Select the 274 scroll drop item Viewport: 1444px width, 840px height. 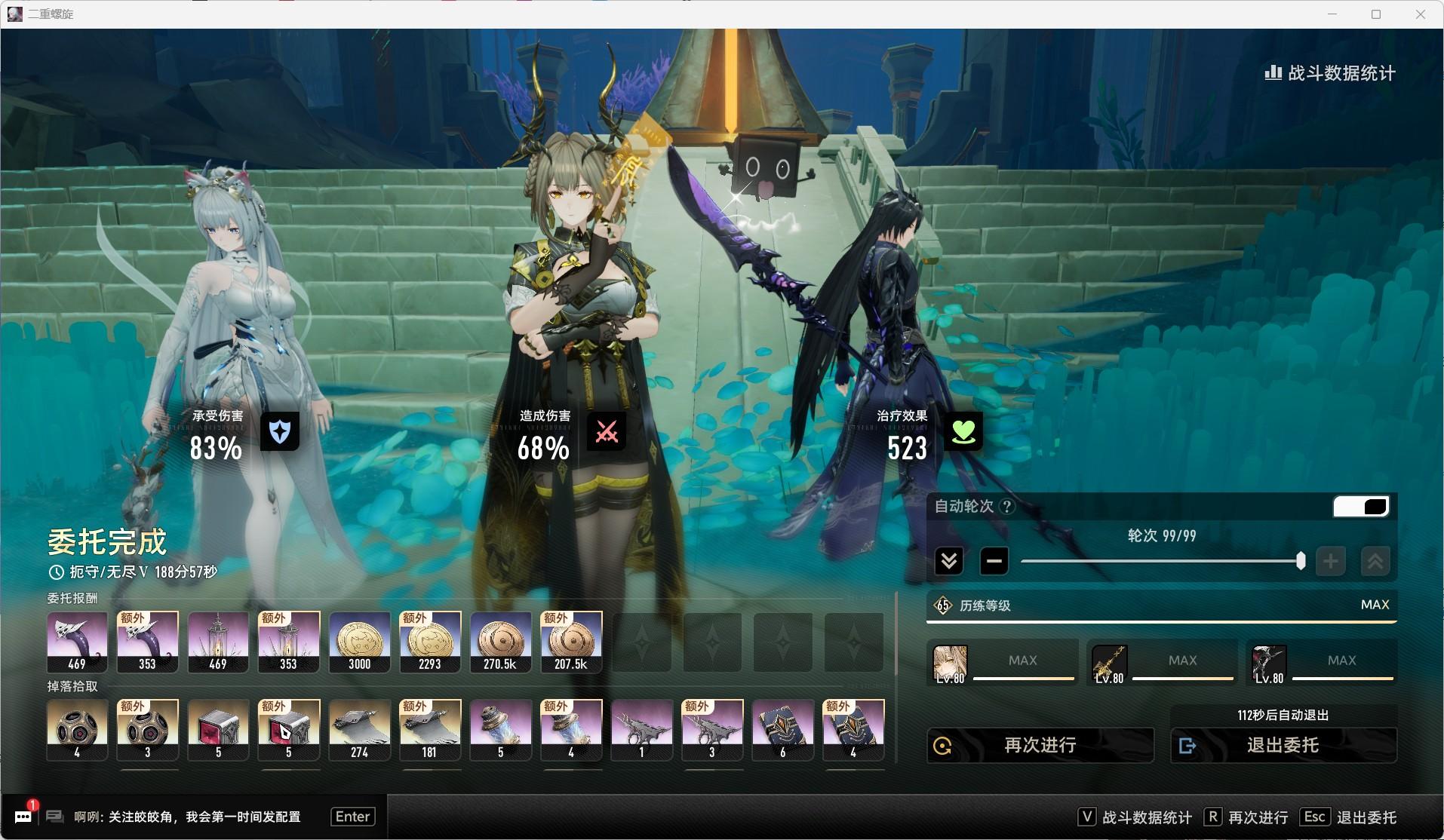coord(359,730)
